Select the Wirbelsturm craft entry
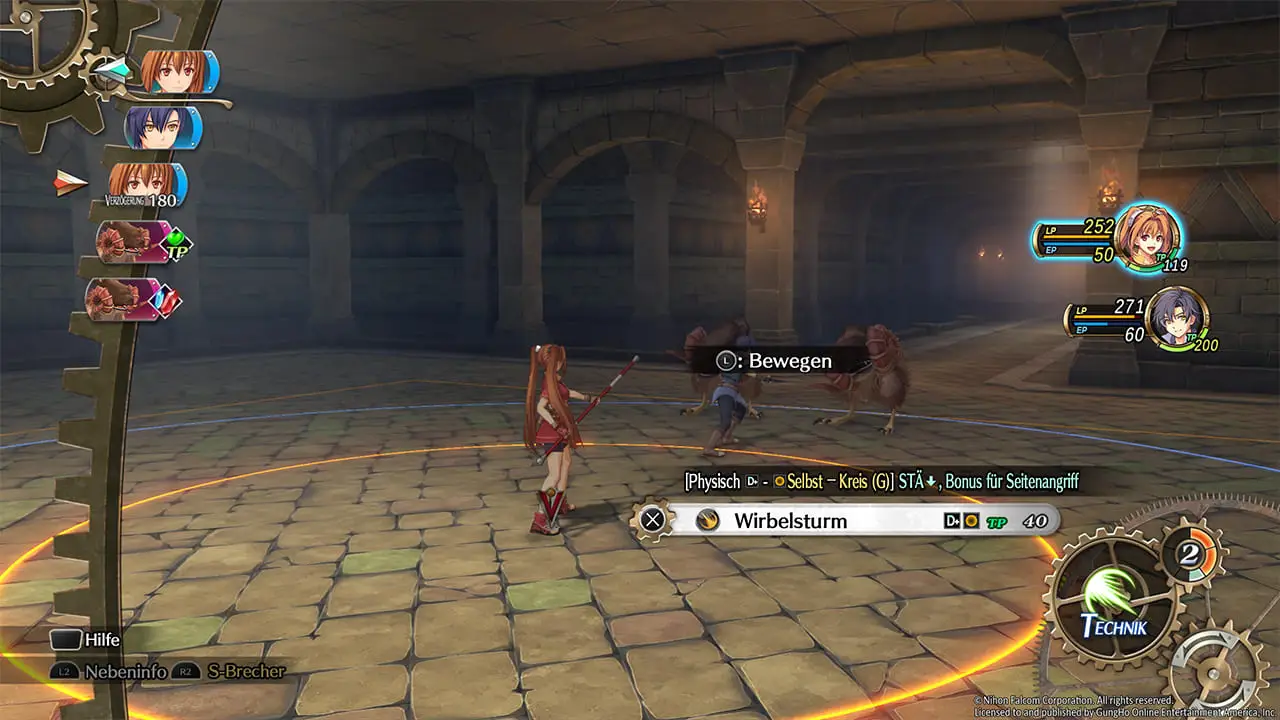 (850, 520)
